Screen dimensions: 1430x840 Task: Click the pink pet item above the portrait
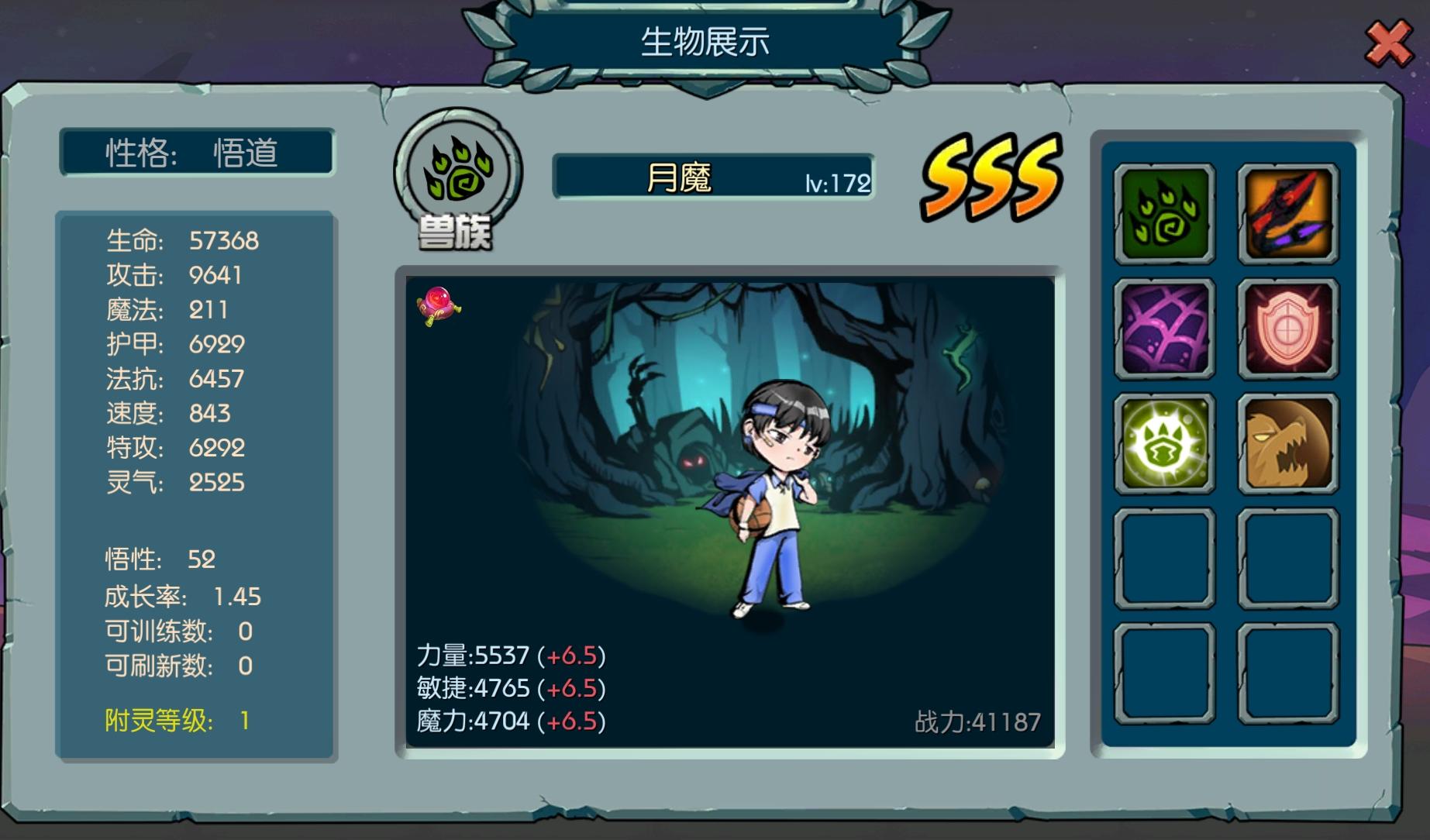pyautogui.click(x=440, y=305)
